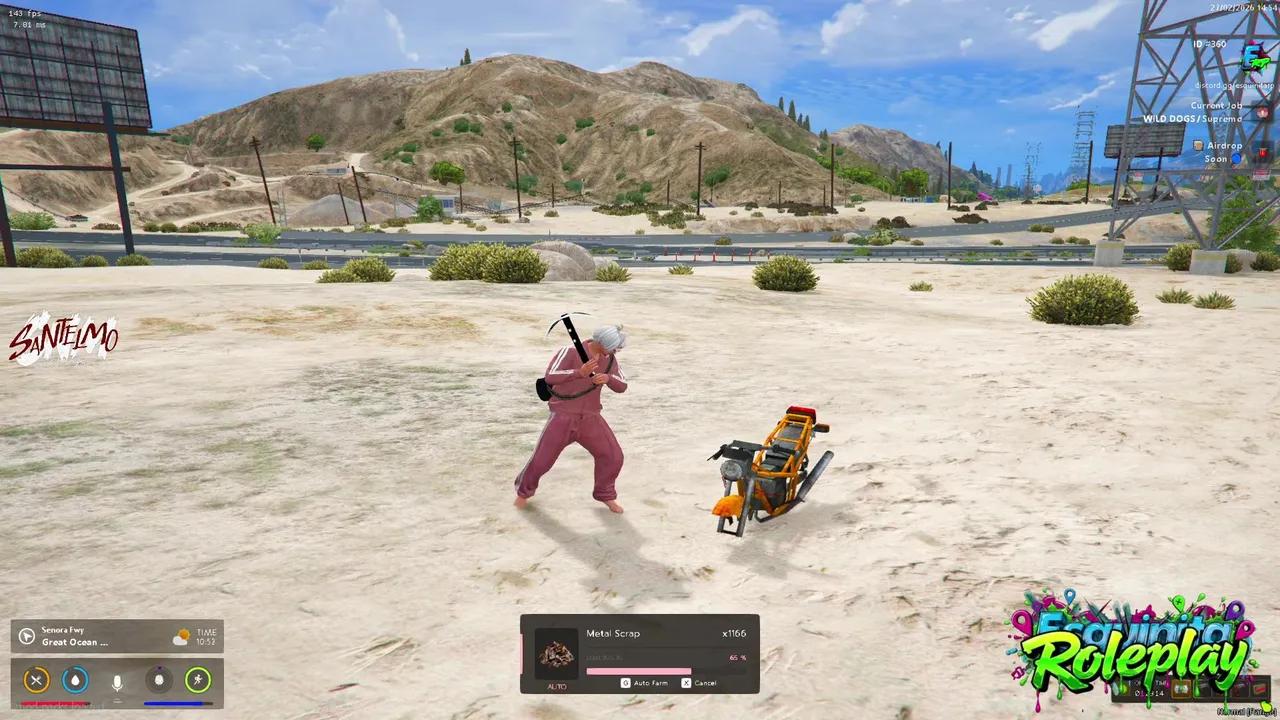Select the hunger fork-and-knife HUD icon
Screen dimensions: 1280x720
[x=36, y=679]
